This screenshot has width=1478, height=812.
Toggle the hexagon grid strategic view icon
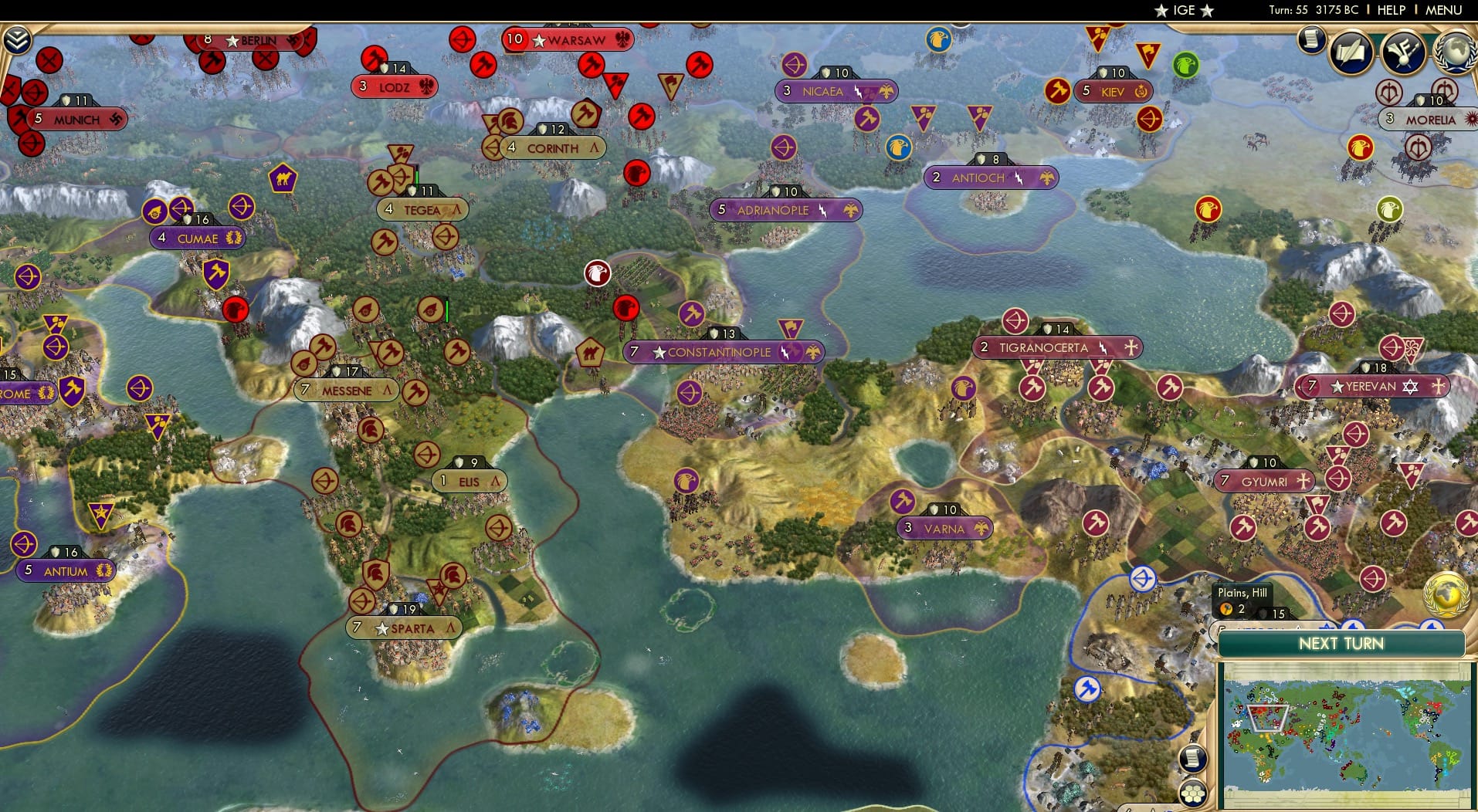(x=1195, y=792)
